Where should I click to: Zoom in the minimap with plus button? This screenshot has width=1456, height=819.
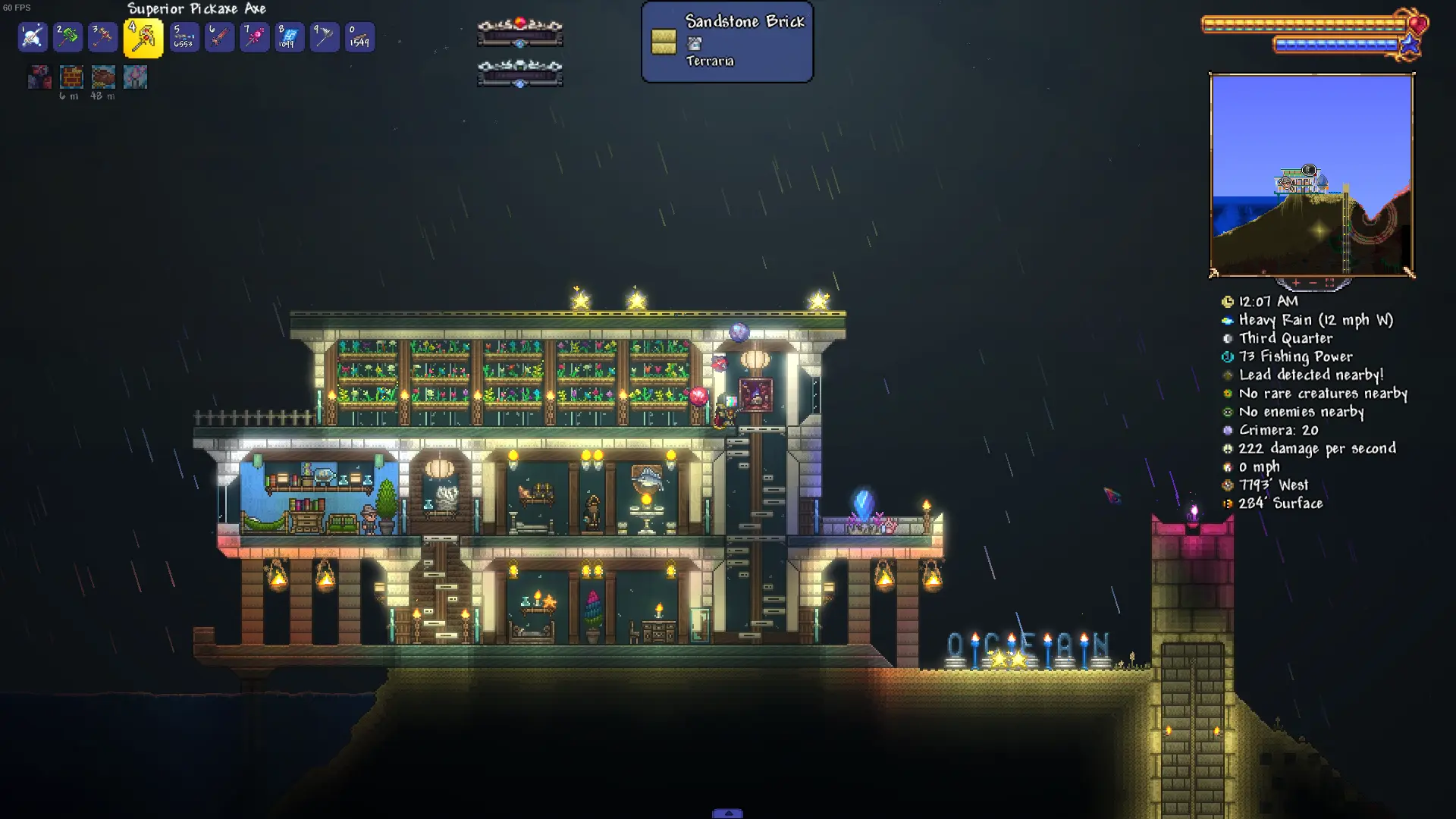(1296, 283)
